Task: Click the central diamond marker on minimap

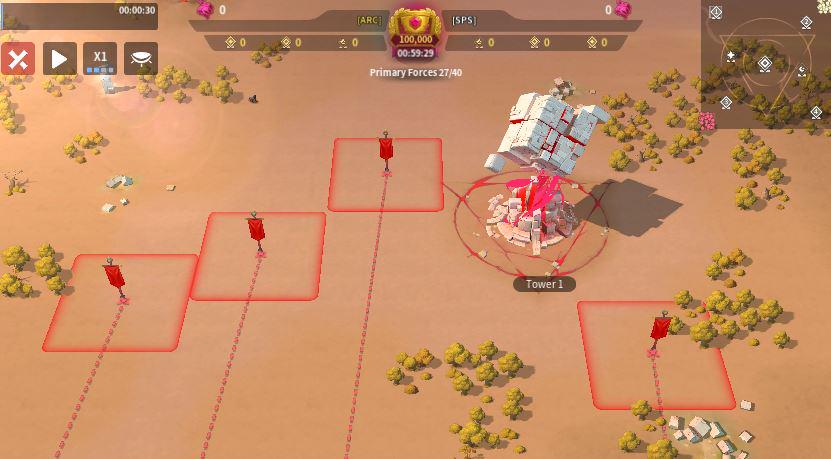Action: point(764,64)
